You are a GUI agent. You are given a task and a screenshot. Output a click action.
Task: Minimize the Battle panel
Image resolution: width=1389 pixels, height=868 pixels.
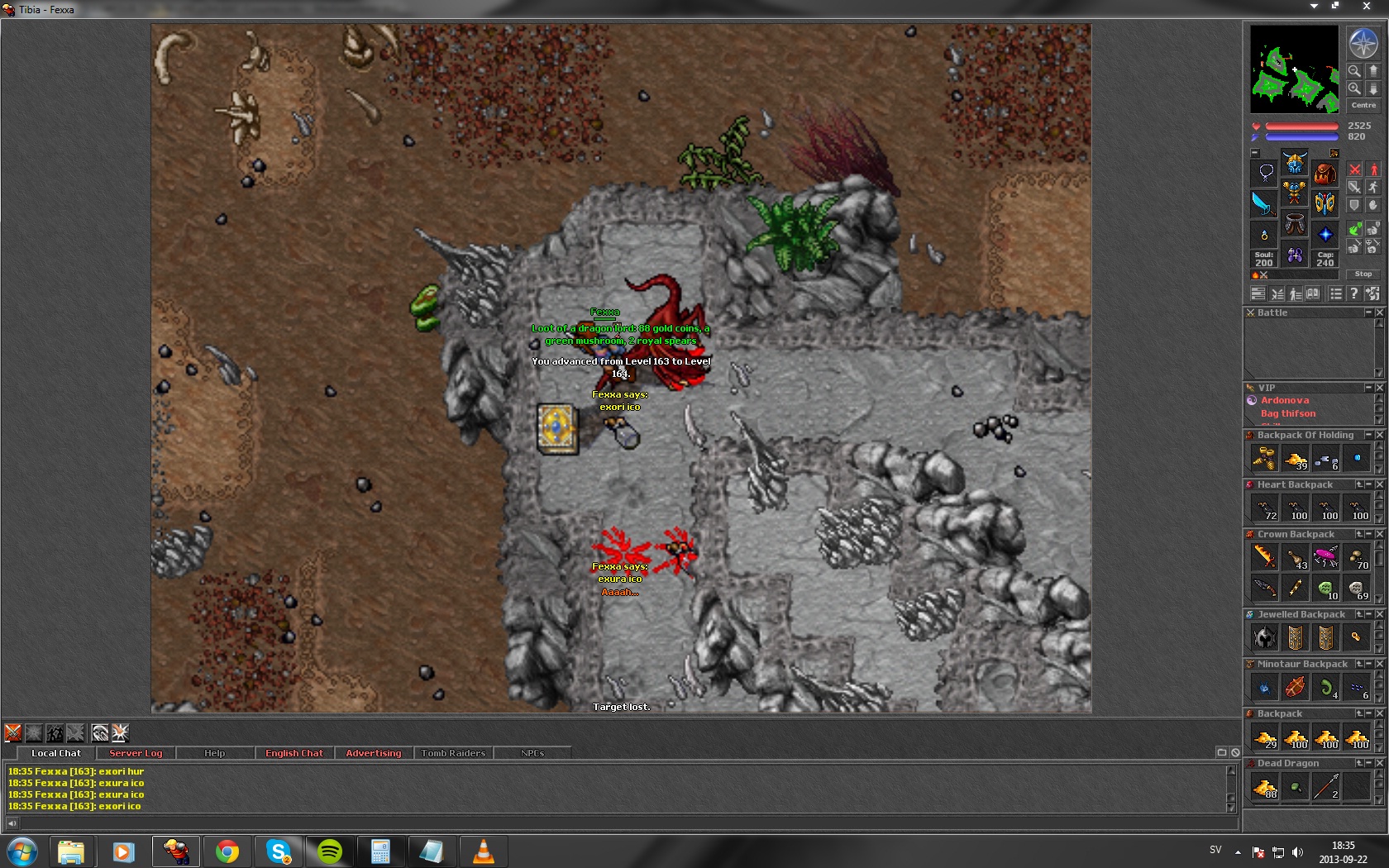[1368, 312]
